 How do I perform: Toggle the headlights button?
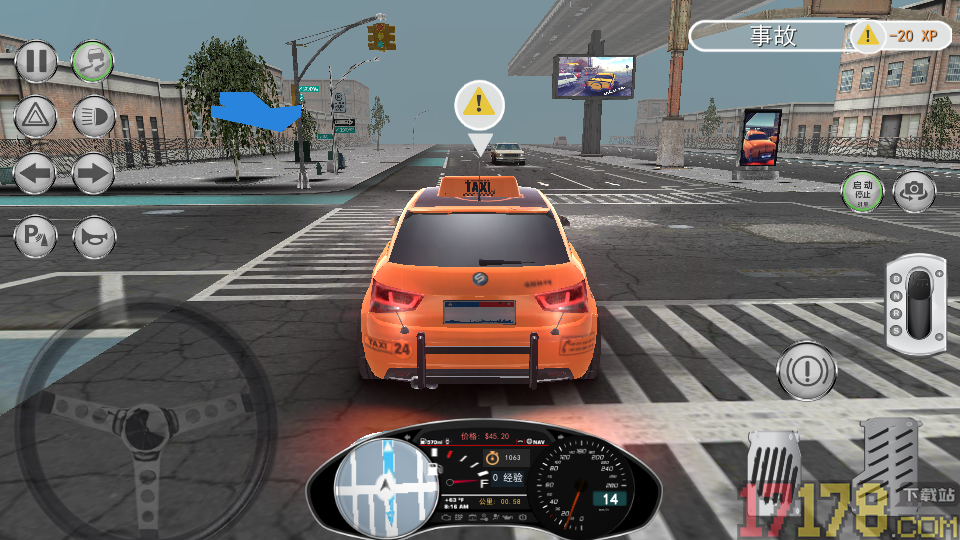(93, 117)
